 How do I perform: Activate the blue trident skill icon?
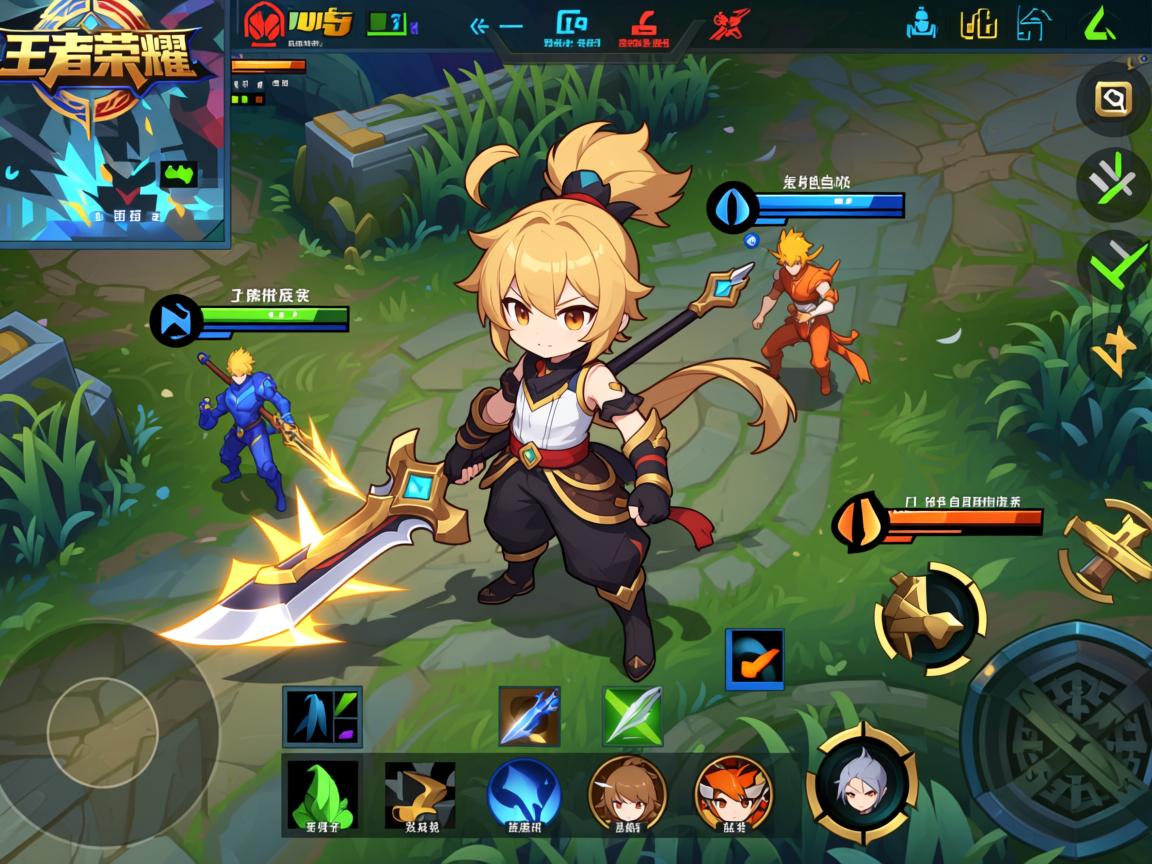[529, 715]
